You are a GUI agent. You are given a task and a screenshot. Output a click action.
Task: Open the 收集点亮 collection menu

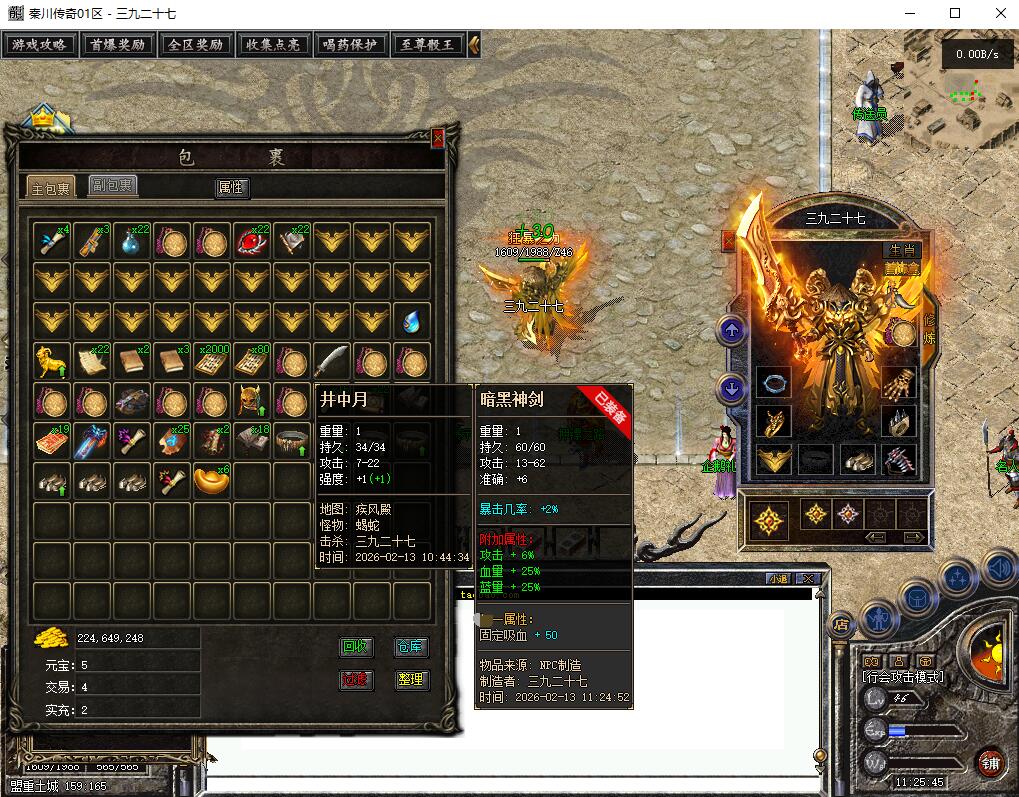tap(273, 45)
